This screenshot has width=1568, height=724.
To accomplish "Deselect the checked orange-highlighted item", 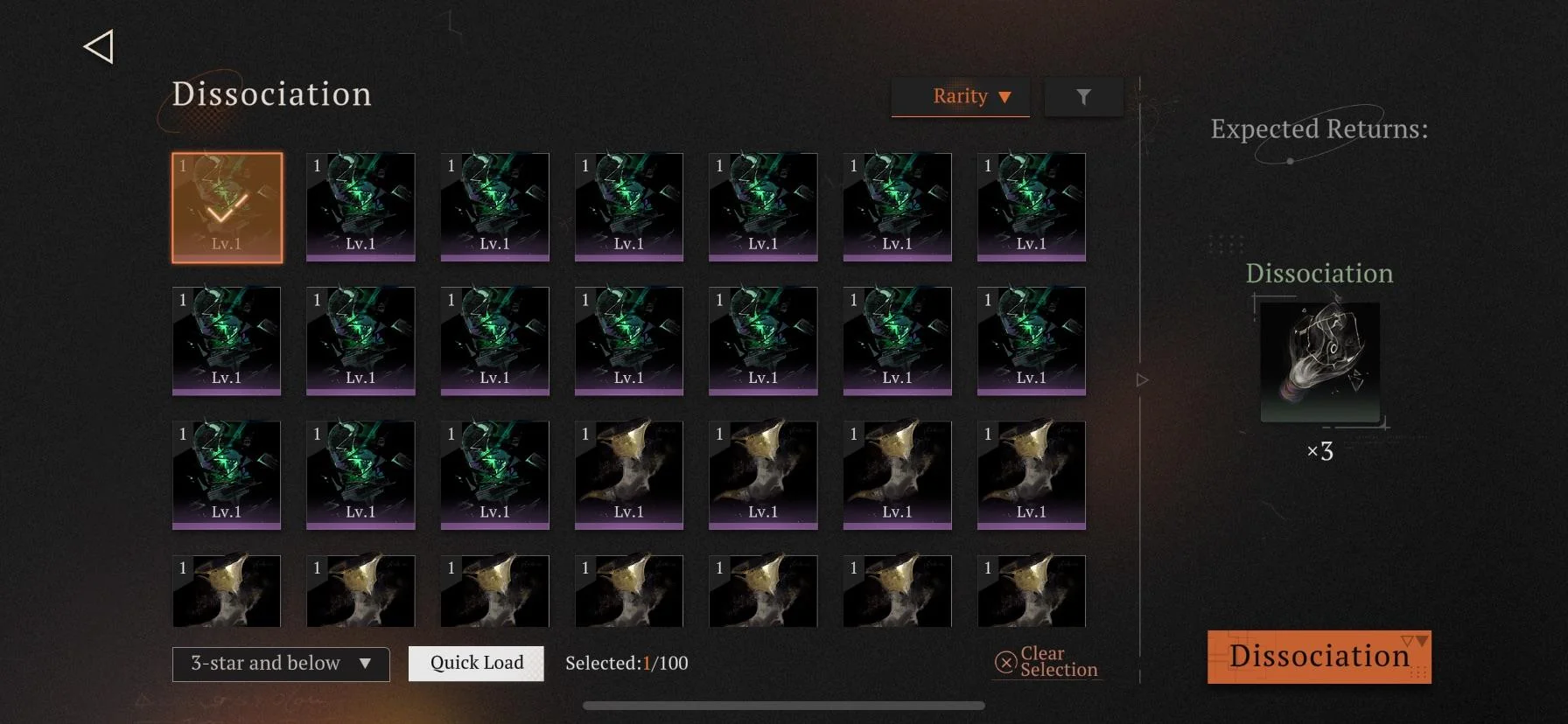I will point(227,208).
